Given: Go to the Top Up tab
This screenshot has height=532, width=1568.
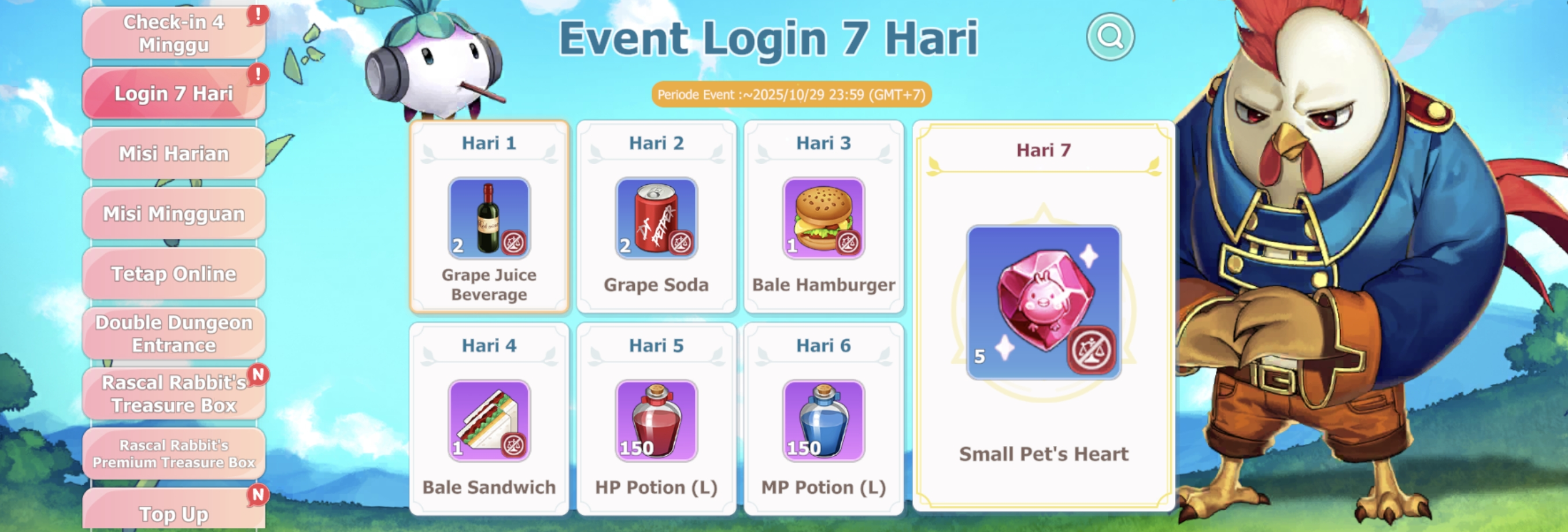Looking at the screenshot, I should click(173, 511).
